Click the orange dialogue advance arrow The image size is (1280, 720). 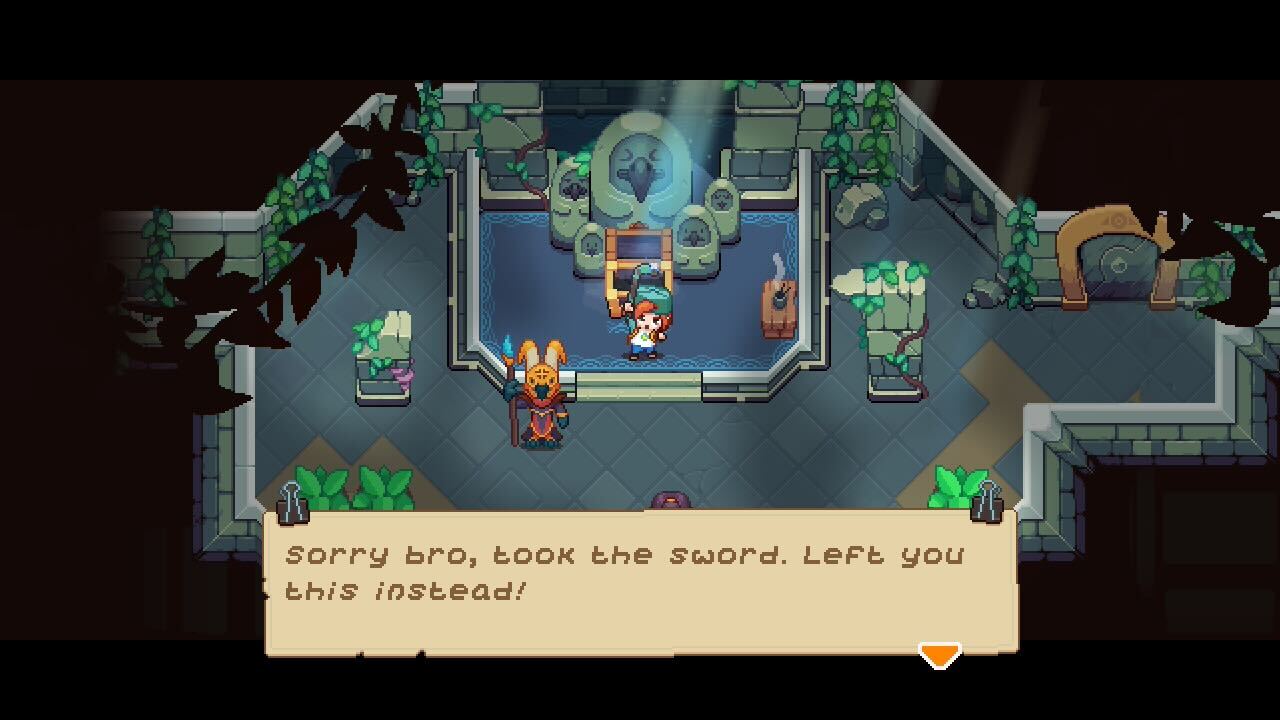pyautogui.click(x=941, y=655)
